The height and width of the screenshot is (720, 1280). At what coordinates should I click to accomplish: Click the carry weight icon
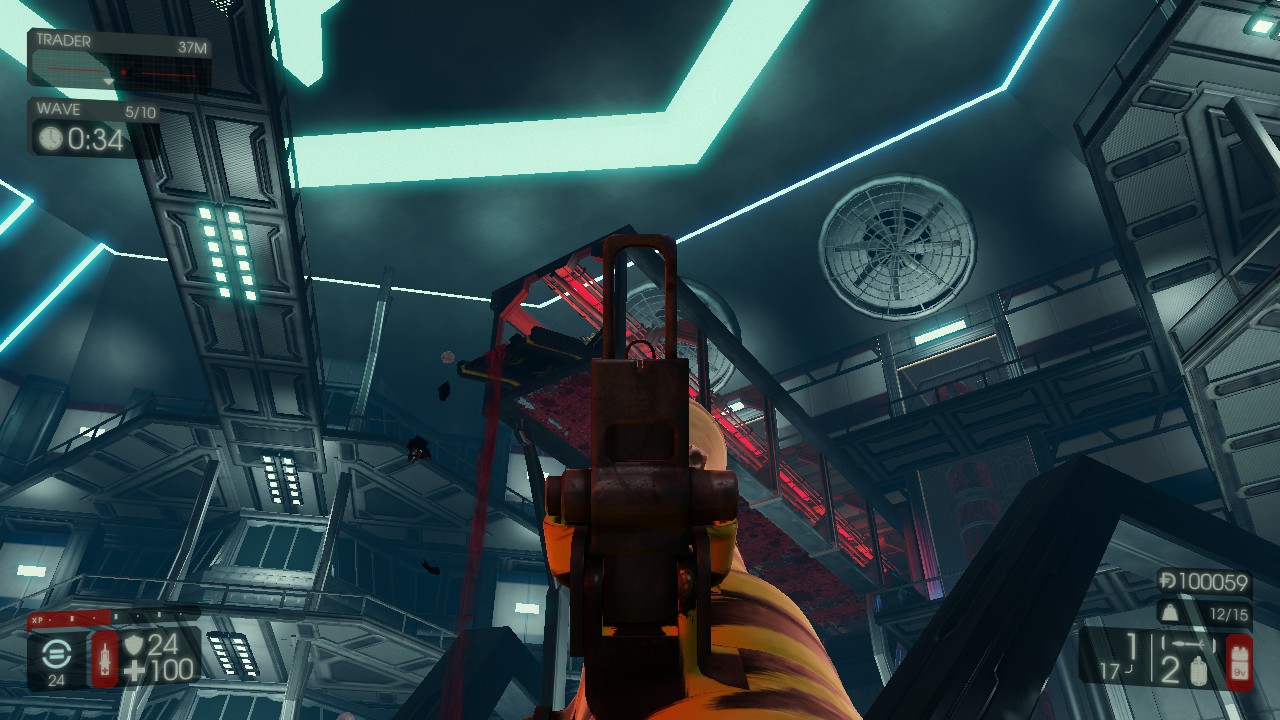[1167, 613]
